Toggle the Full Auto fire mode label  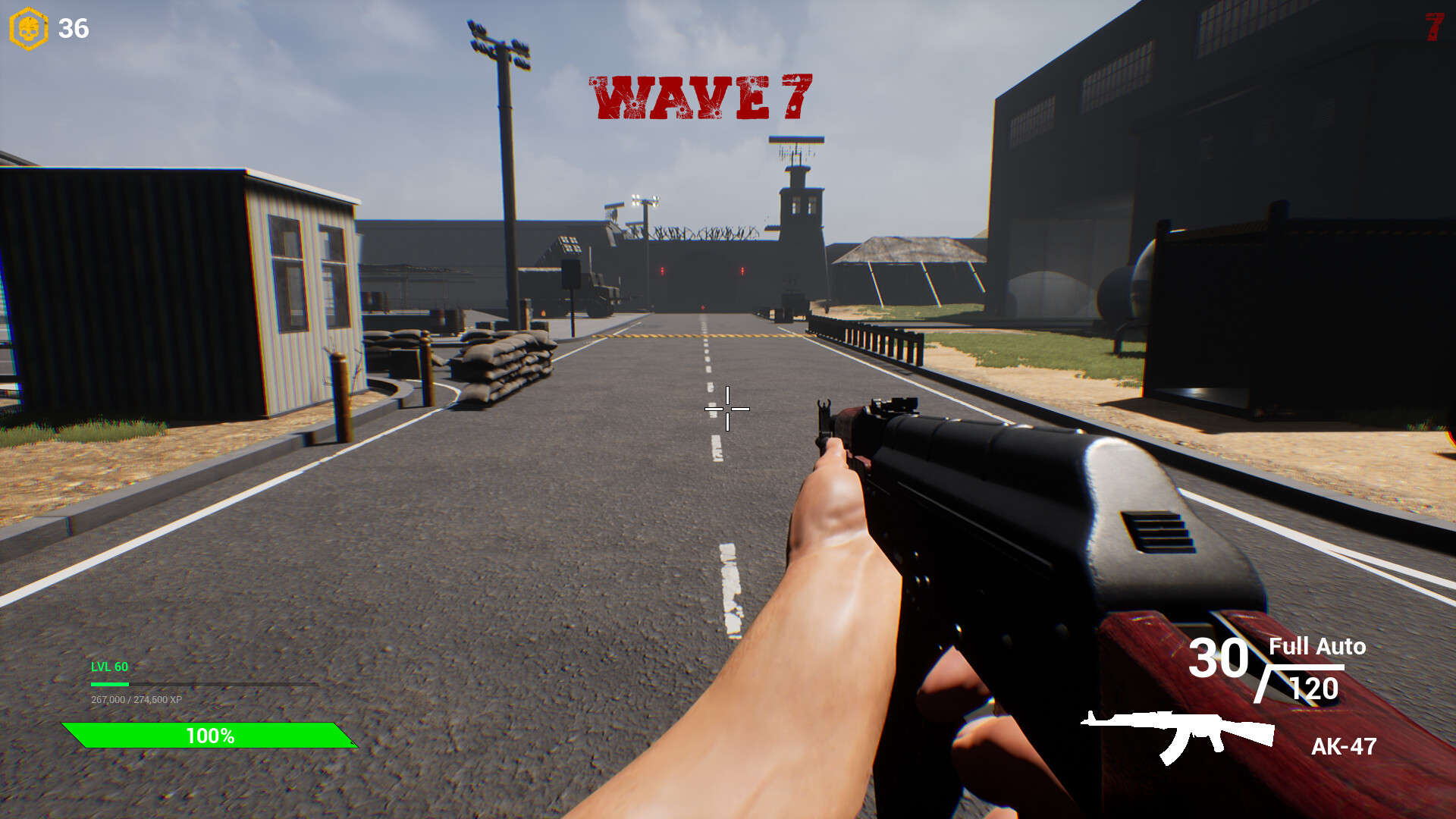pos(1316,647)
